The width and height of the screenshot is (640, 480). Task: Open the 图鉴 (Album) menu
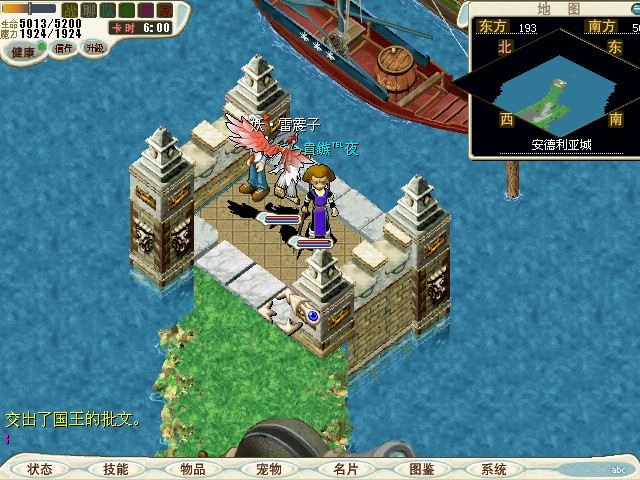[421, 469]
